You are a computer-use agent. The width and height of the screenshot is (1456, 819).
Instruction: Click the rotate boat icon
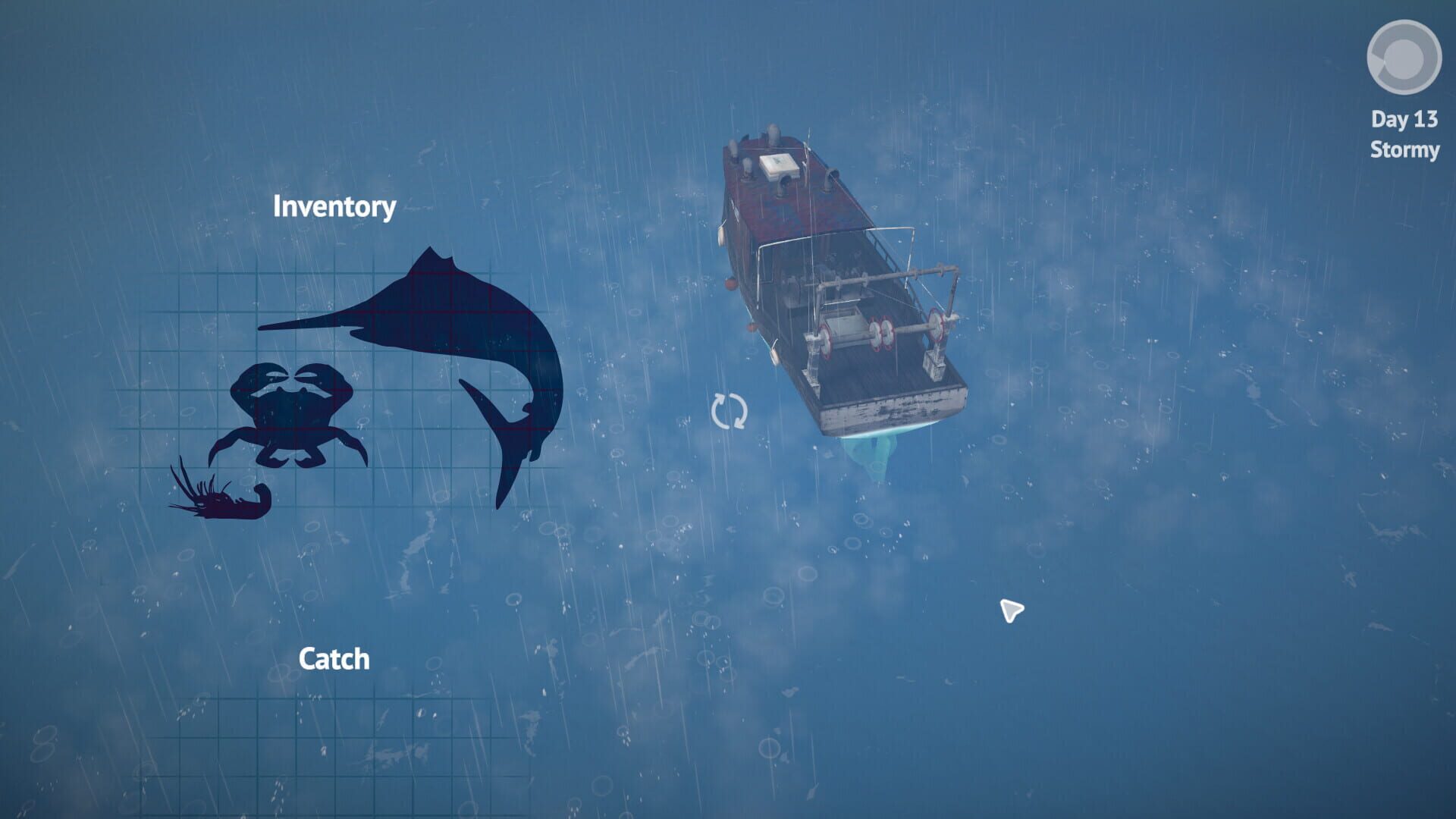[729, 413]
